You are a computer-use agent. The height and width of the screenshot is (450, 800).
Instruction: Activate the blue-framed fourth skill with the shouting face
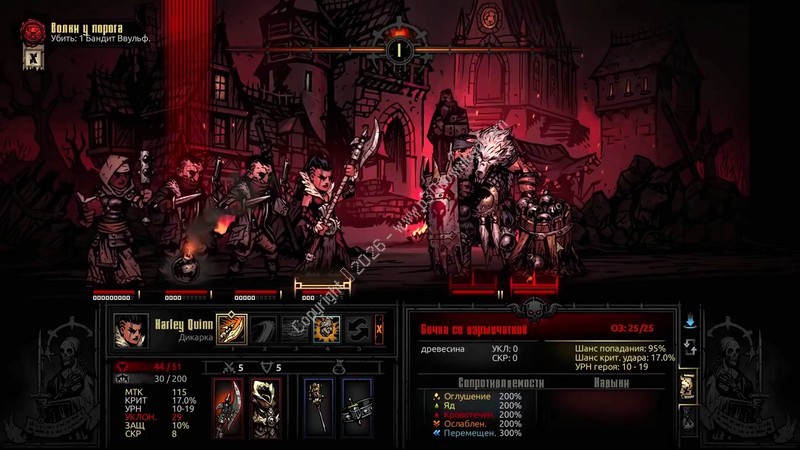point(326,327)
